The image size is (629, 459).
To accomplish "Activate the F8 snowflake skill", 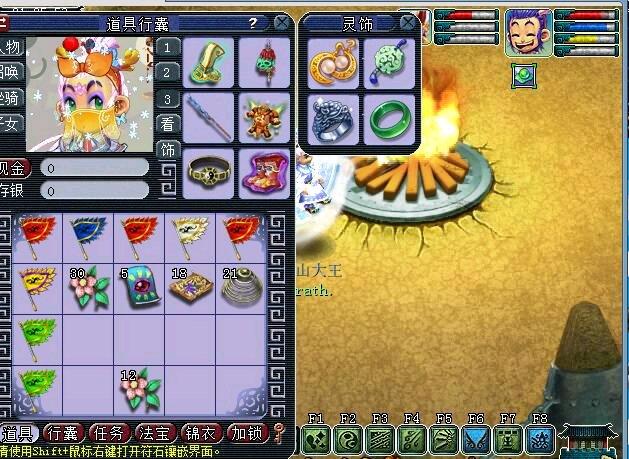I will click(541, 438).
